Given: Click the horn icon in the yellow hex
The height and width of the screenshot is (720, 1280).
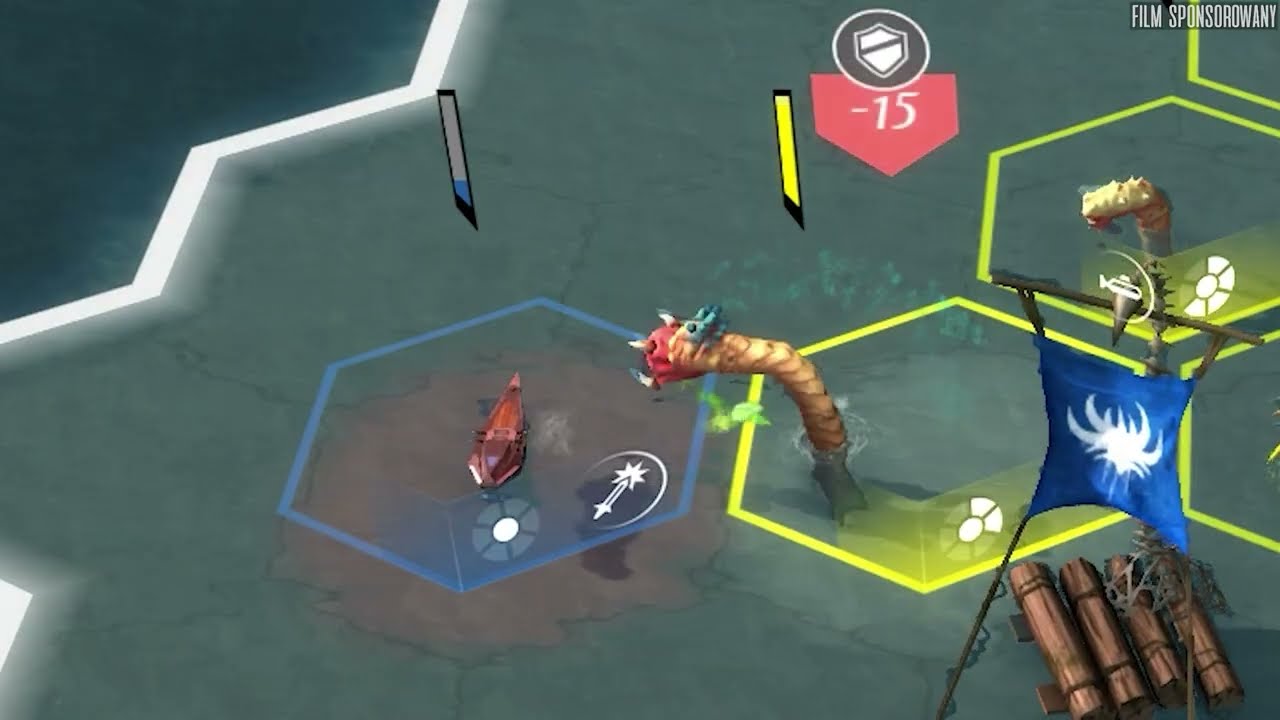Looking at the screenshot, I should coord(1123,288).
